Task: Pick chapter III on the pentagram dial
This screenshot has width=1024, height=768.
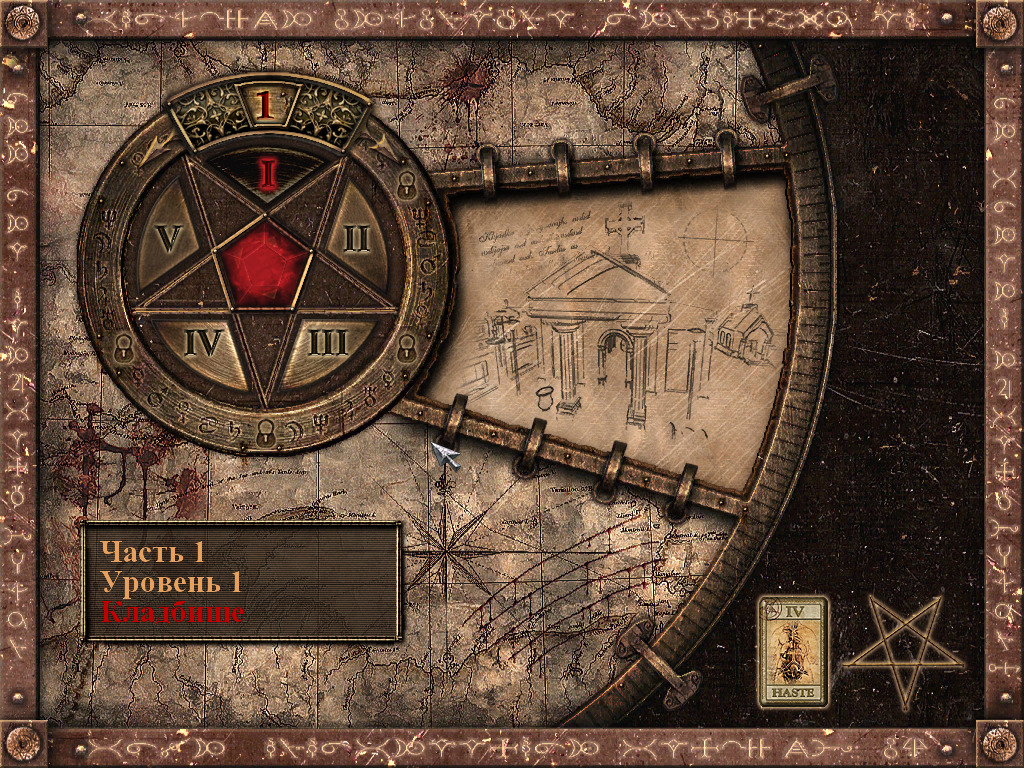Action: coord(327,343)
